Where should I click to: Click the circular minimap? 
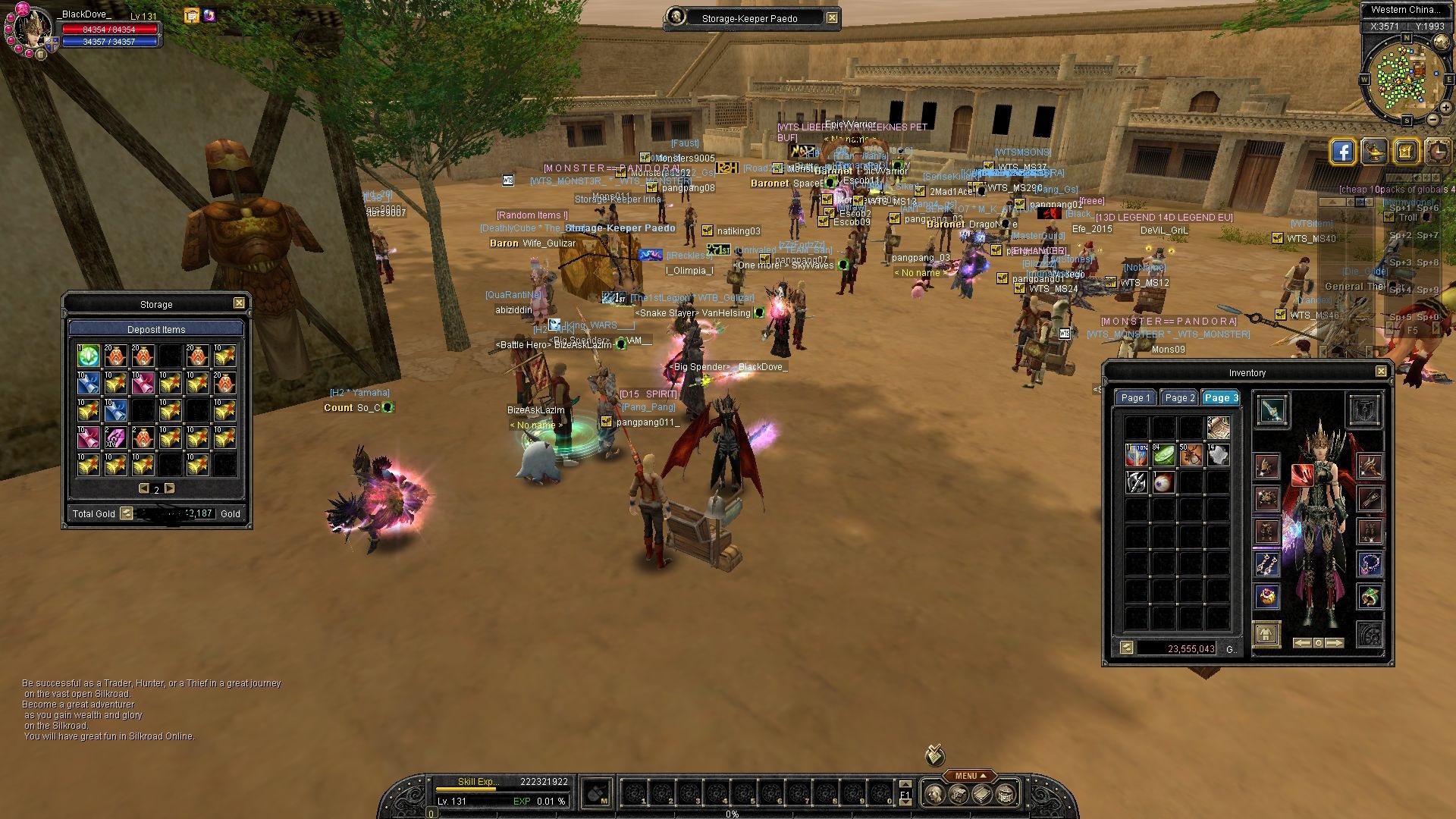pyautogui.click(x=1405, y=76)
